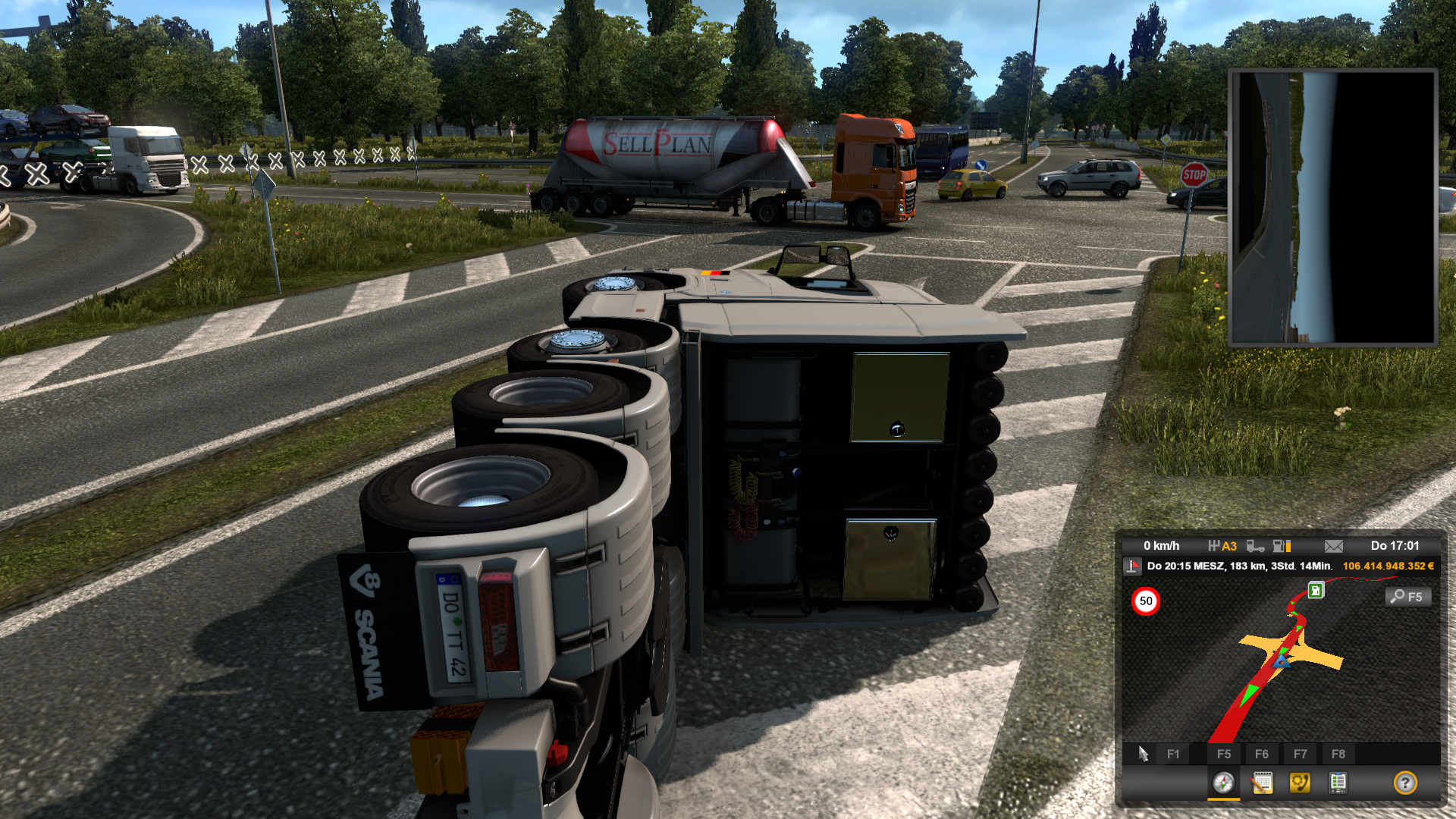The width and height of the screenshot is (1456, 819).
Task: Click the side mirror view panel
Action: click(1333, 207)
